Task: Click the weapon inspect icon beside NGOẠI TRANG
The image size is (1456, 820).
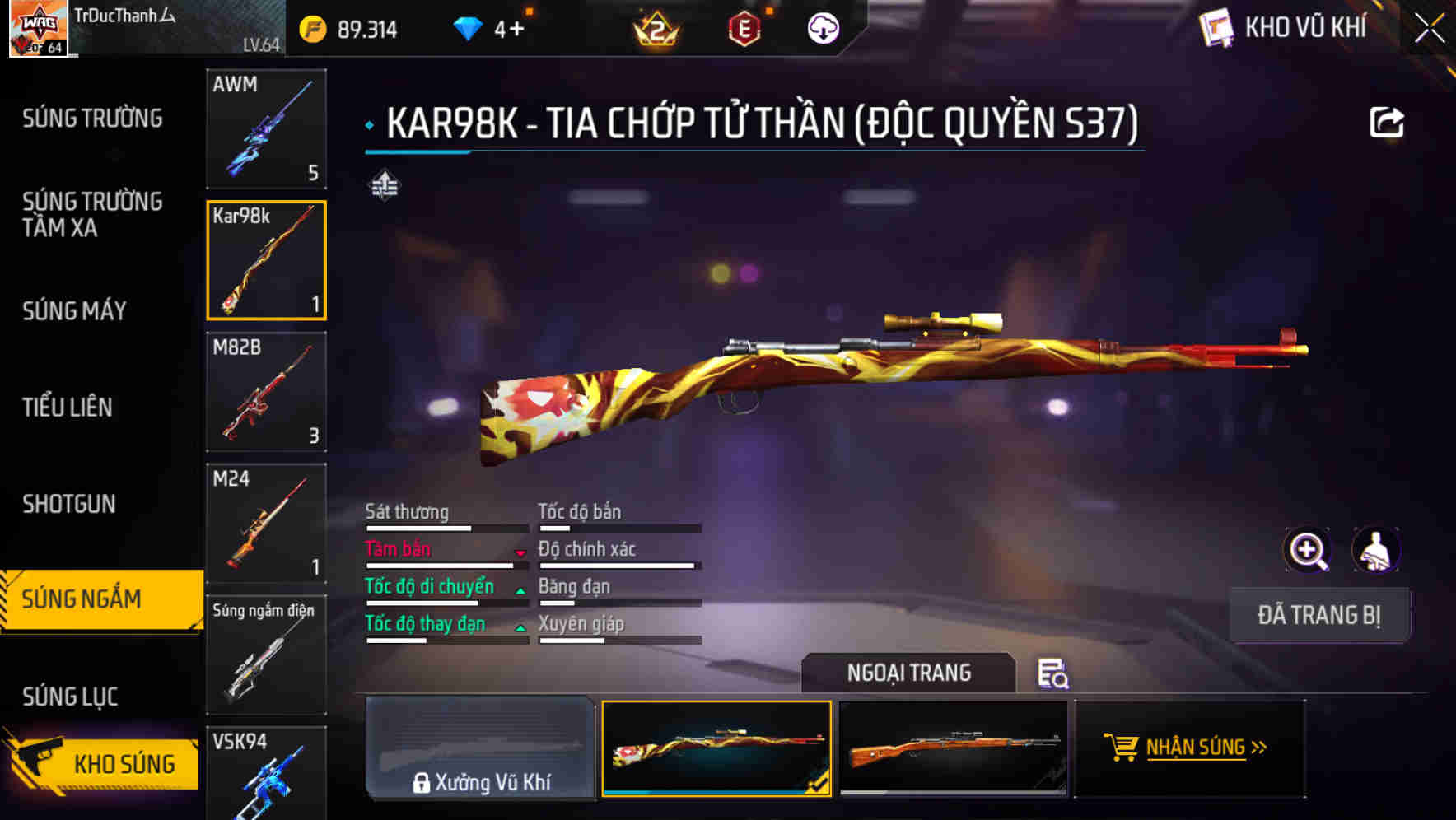Action: click(x=1055, y=674)
